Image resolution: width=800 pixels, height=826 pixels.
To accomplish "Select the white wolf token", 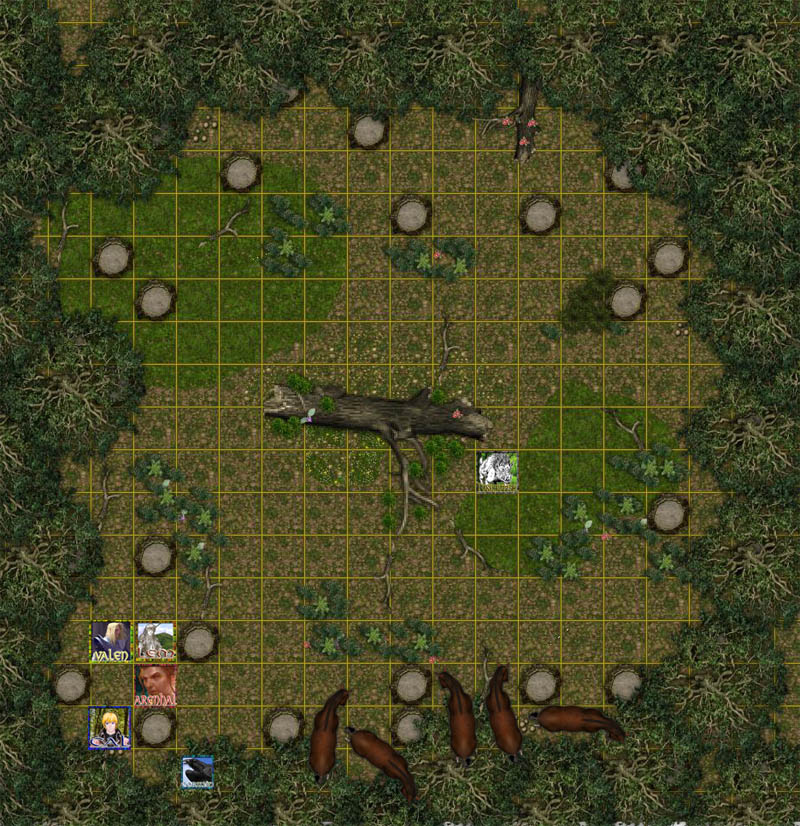I will (498, 472).
